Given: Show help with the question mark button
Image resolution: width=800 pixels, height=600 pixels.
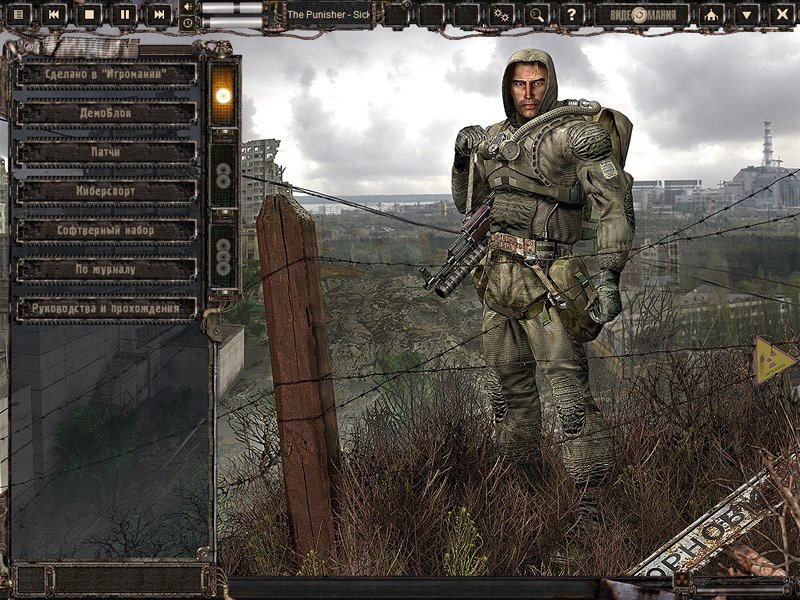Looking at the screenshot, I should 571,14.
